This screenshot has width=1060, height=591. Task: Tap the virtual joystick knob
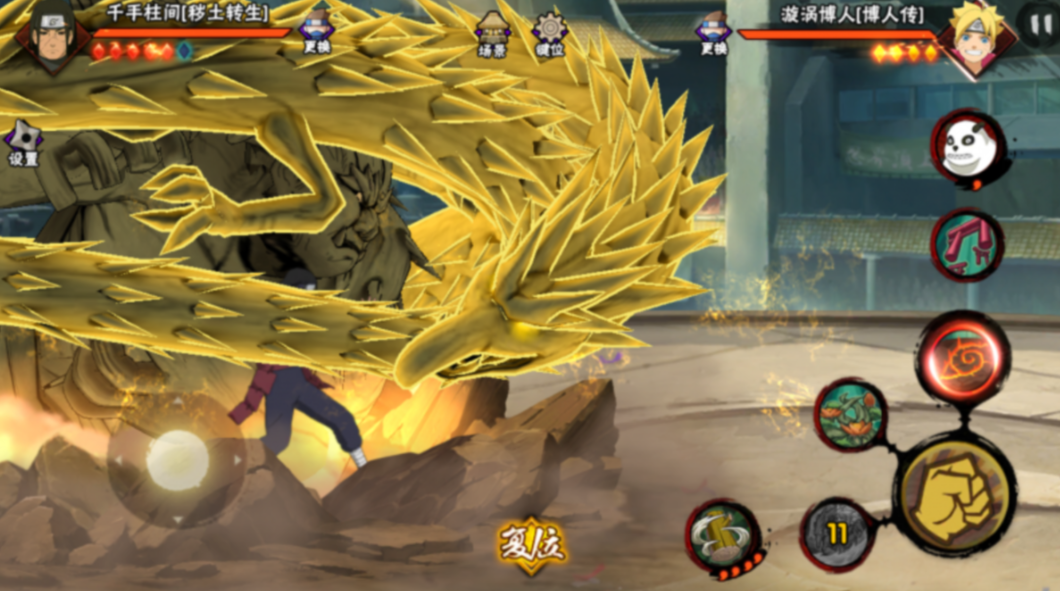[177, 460]
